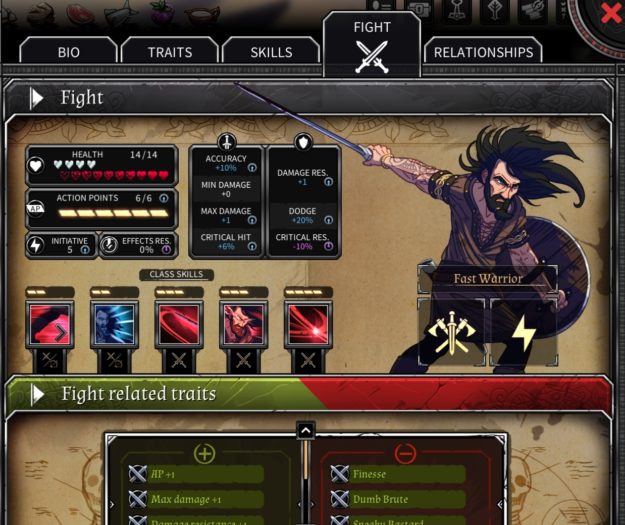Screen dimensions: 625x525
Task: Switch to the Bio tab
Action: click(68, 52)
